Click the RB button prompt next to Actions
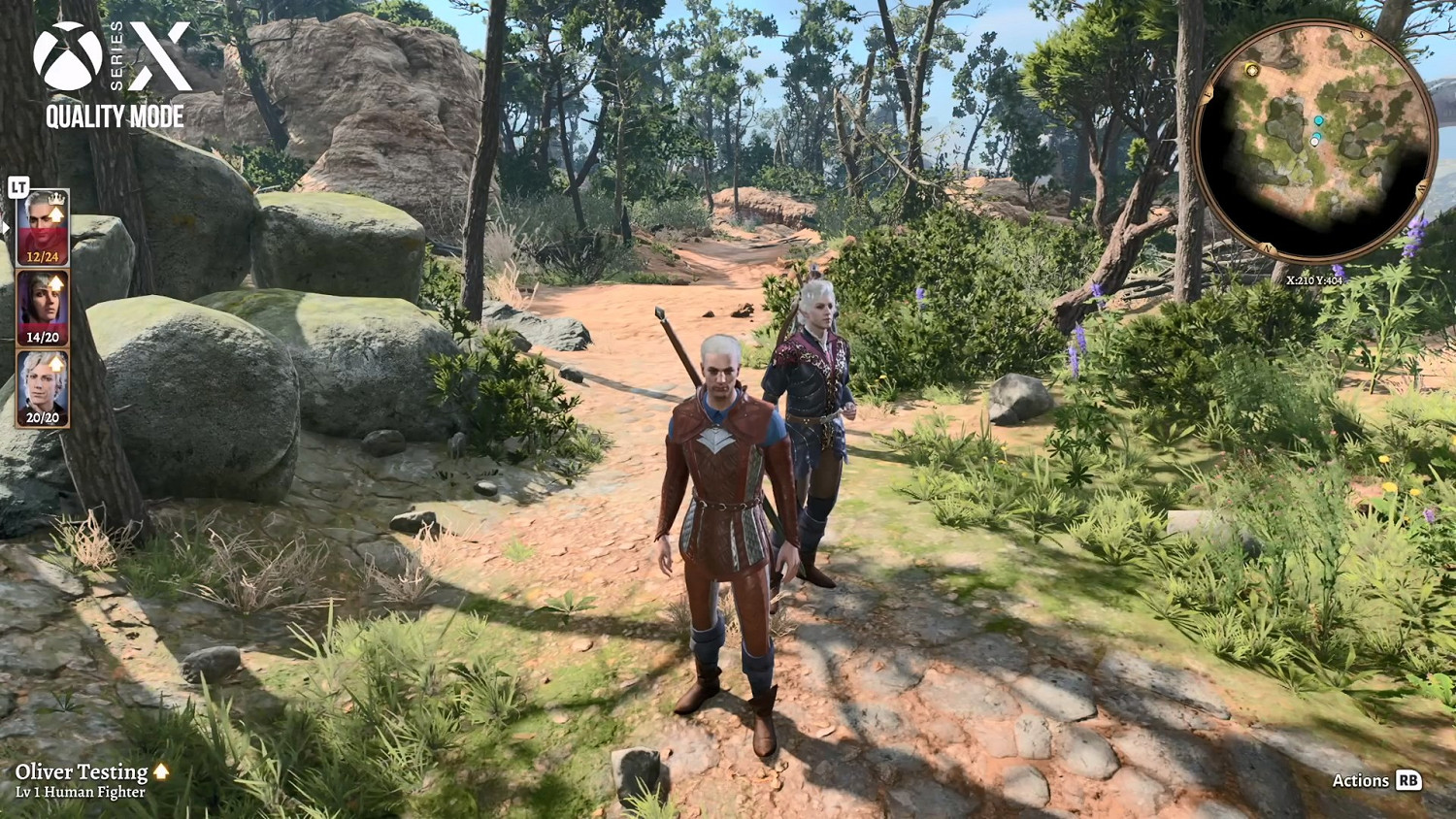Screen dimensions: 1456x819 point(1409,780)
